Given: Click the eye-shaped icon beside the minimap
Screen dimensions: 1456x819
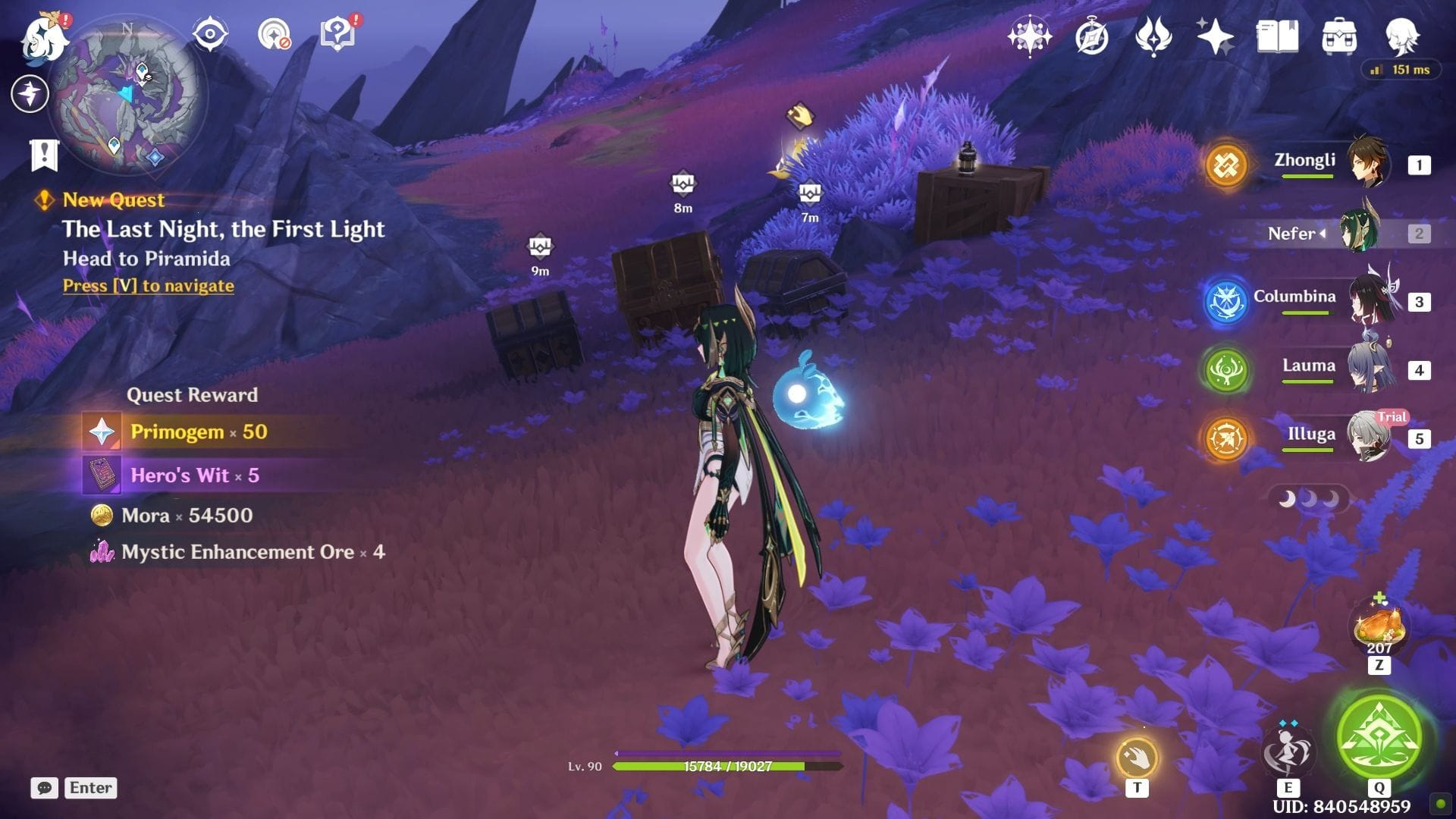Looking at the screenshot, I should [209, 35].
